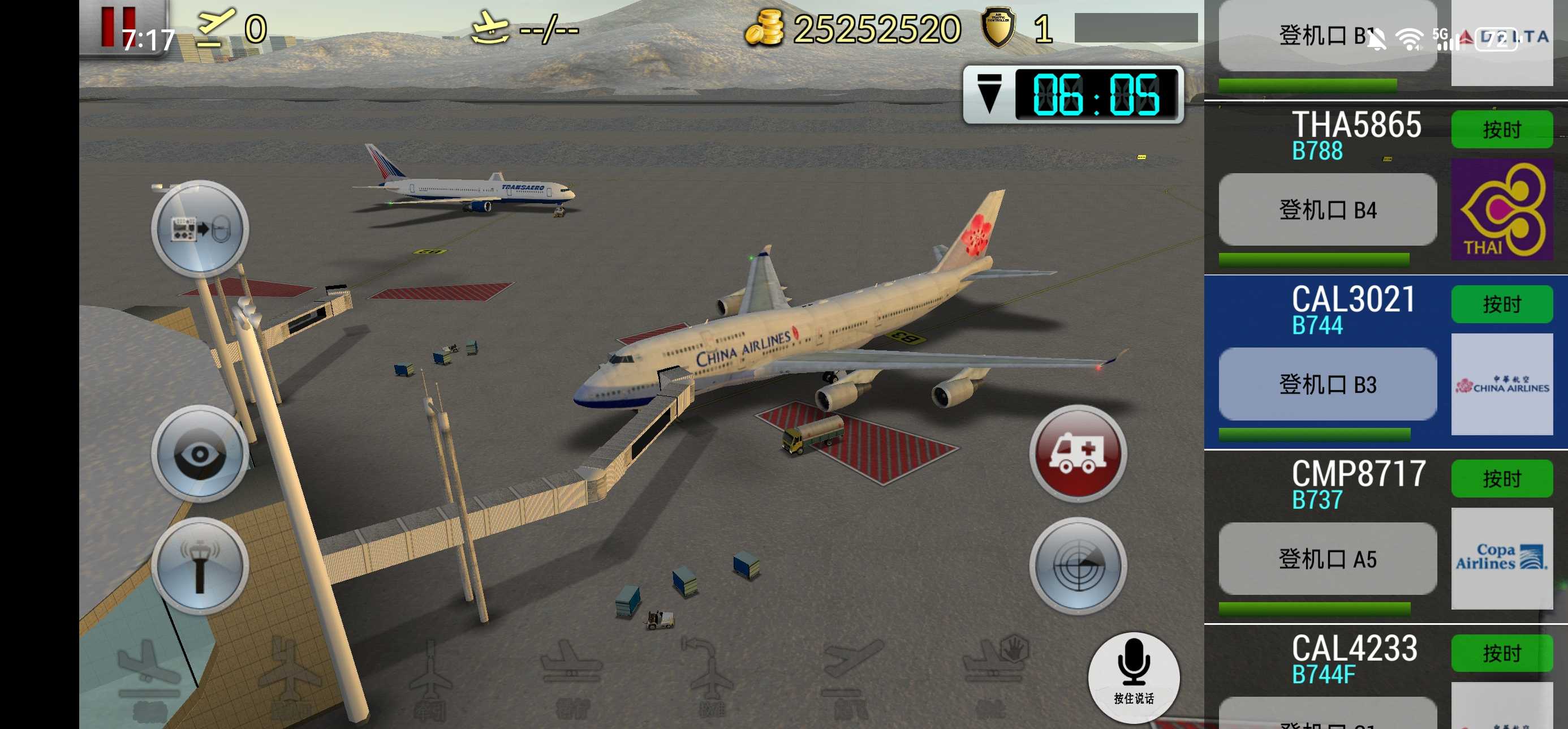Screen dimensions: 1568x729
Task: Switch to the control tower view
Action: point(200,566)
